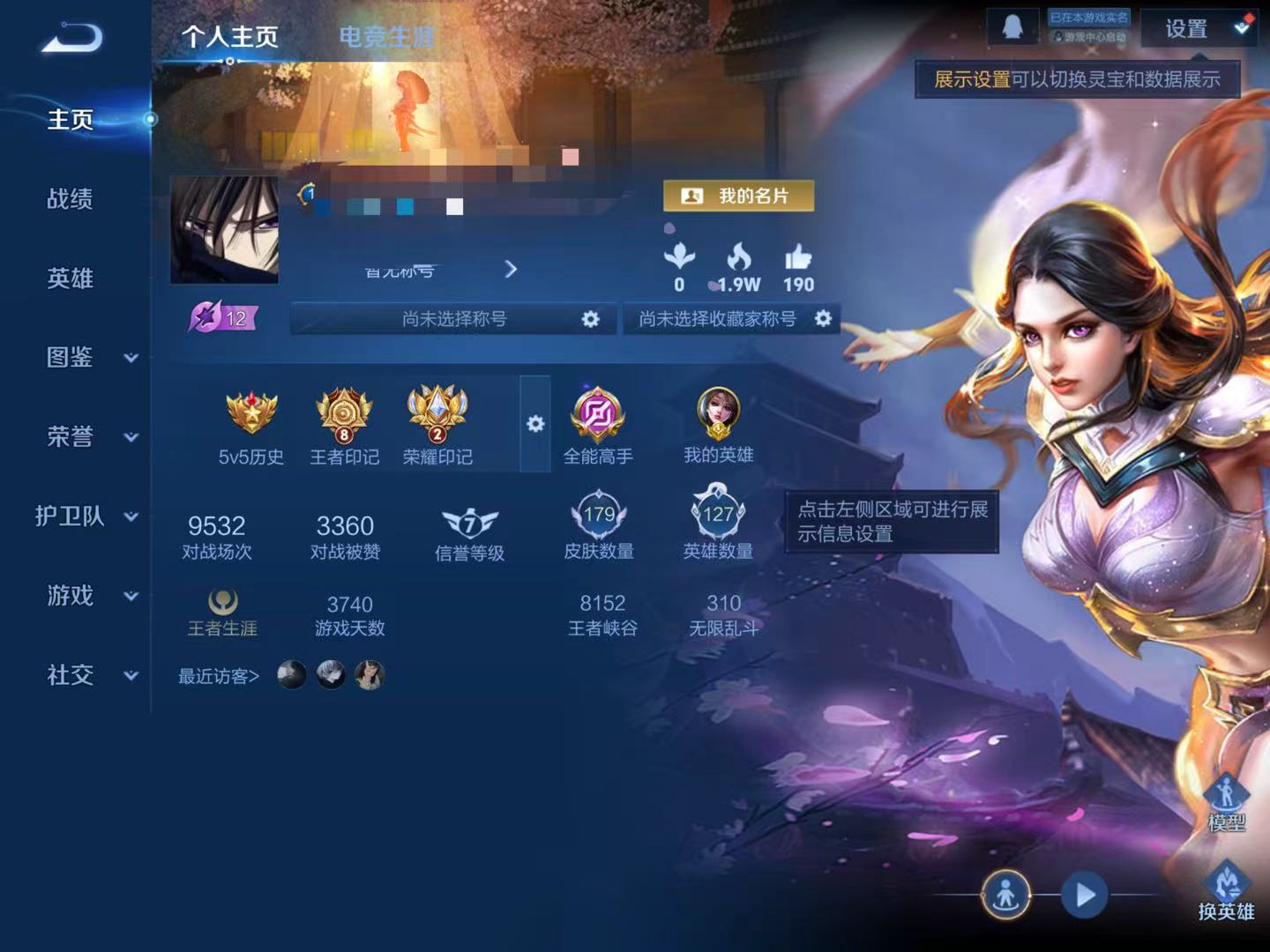Switch to 模型 display
1270x952 pixels.
(1226, 802)
